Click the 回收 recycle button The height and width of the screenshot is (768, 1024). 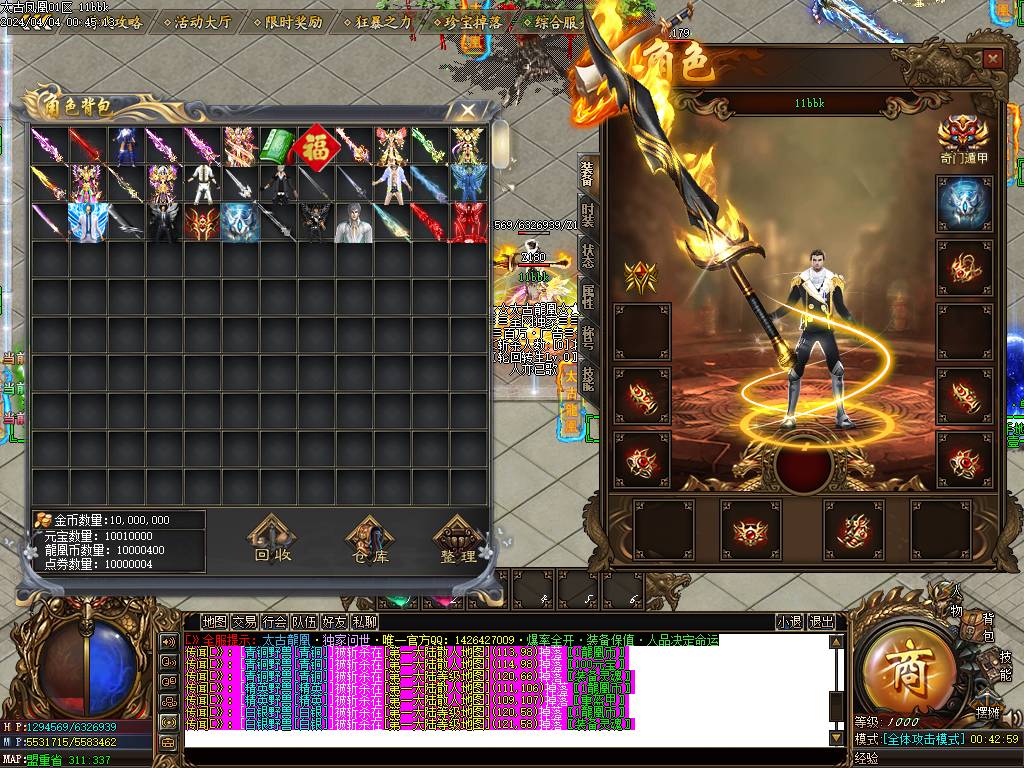click(x=273, y=541)
